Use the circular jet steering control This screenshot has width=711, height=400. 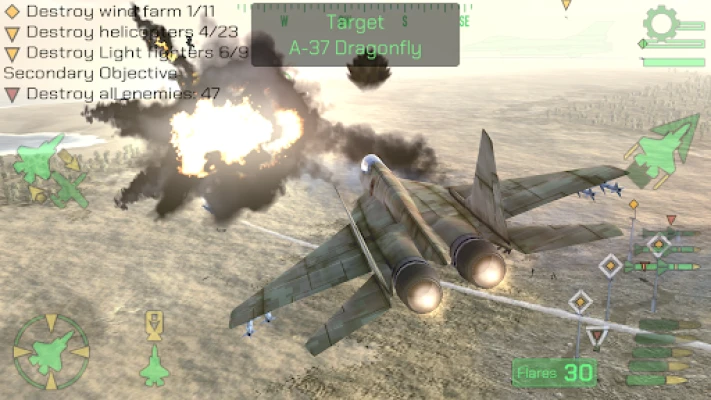(x=50, y=352)
